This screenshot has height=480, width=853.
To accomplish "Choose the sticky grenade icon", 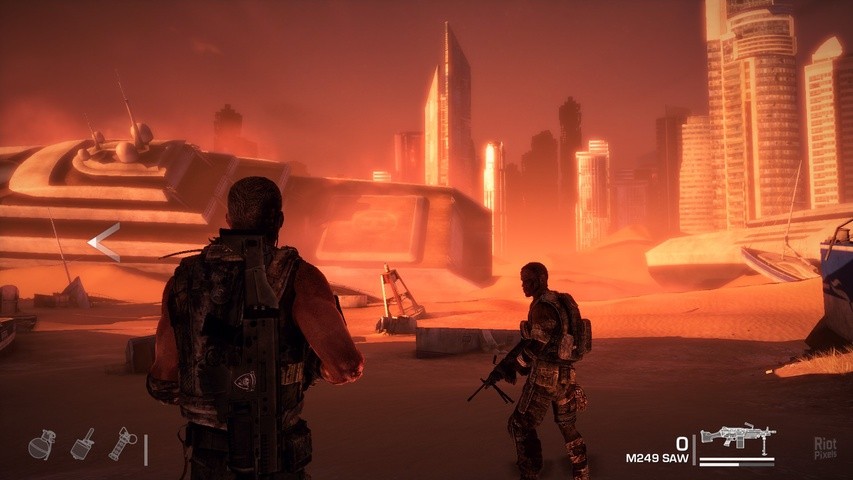I will (82, 445).
